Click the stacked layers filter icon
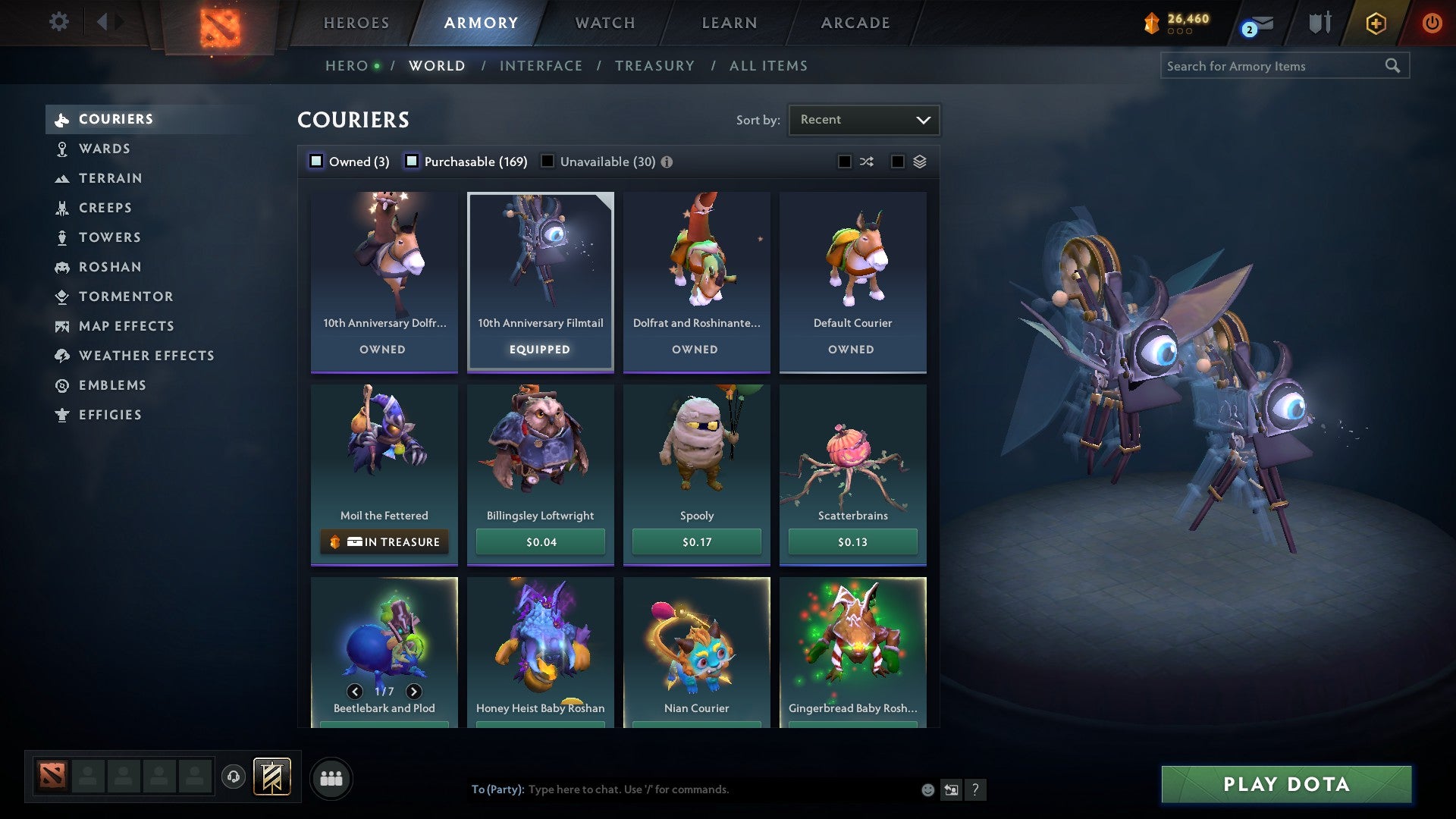 point(918,162)
